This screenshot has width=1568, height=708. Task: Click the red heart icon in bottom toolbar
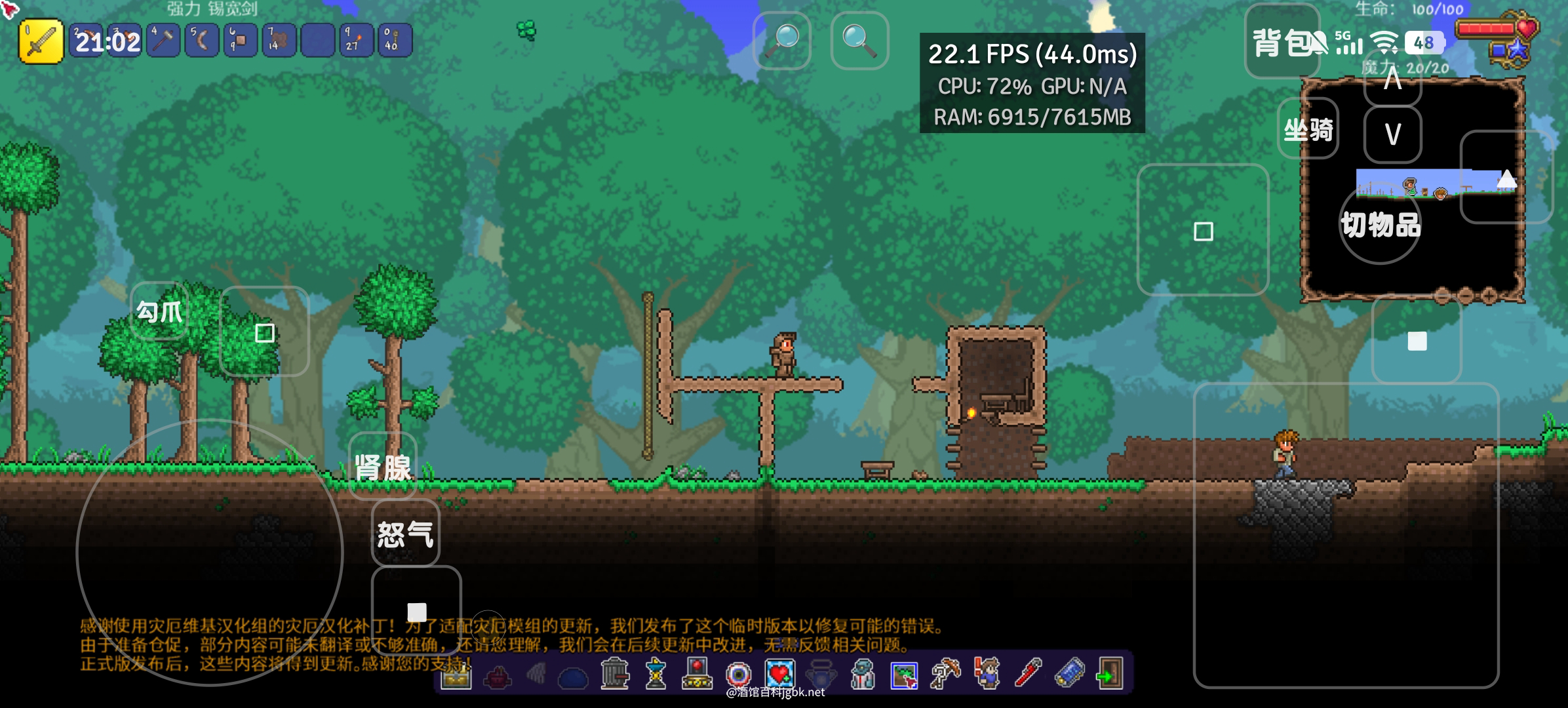pos(779,673)
